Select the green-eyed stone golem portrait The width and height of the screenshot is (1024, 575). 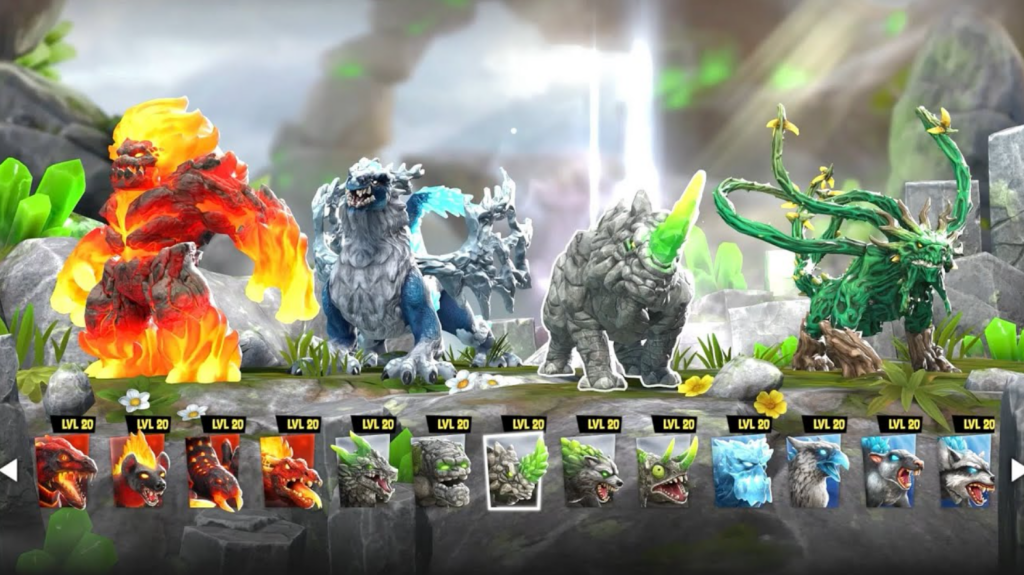click(441, 471)
